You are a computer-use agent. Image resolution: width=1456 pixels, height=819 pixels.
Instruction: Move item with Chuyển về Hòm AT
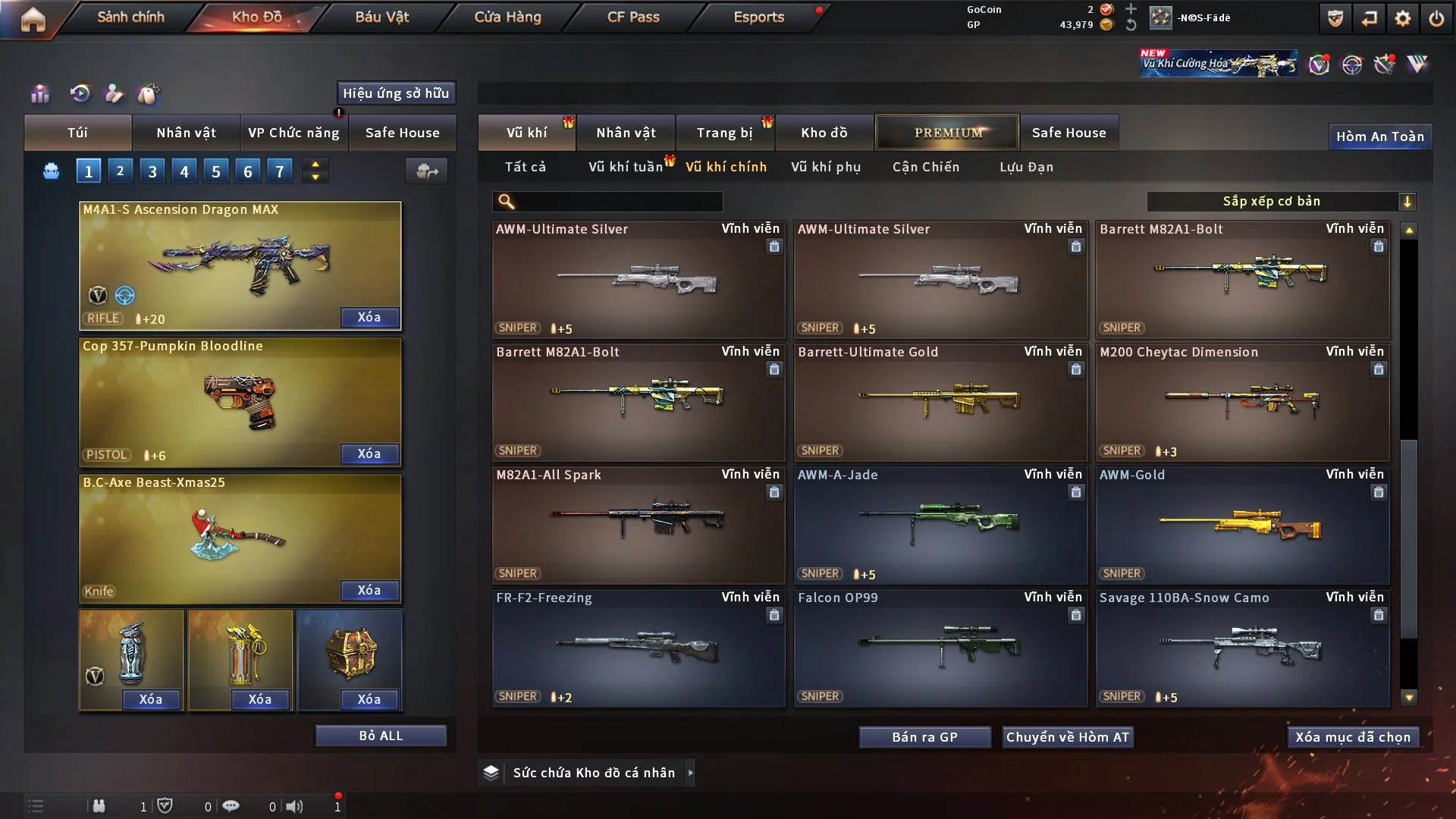(x=1068, y=737)
